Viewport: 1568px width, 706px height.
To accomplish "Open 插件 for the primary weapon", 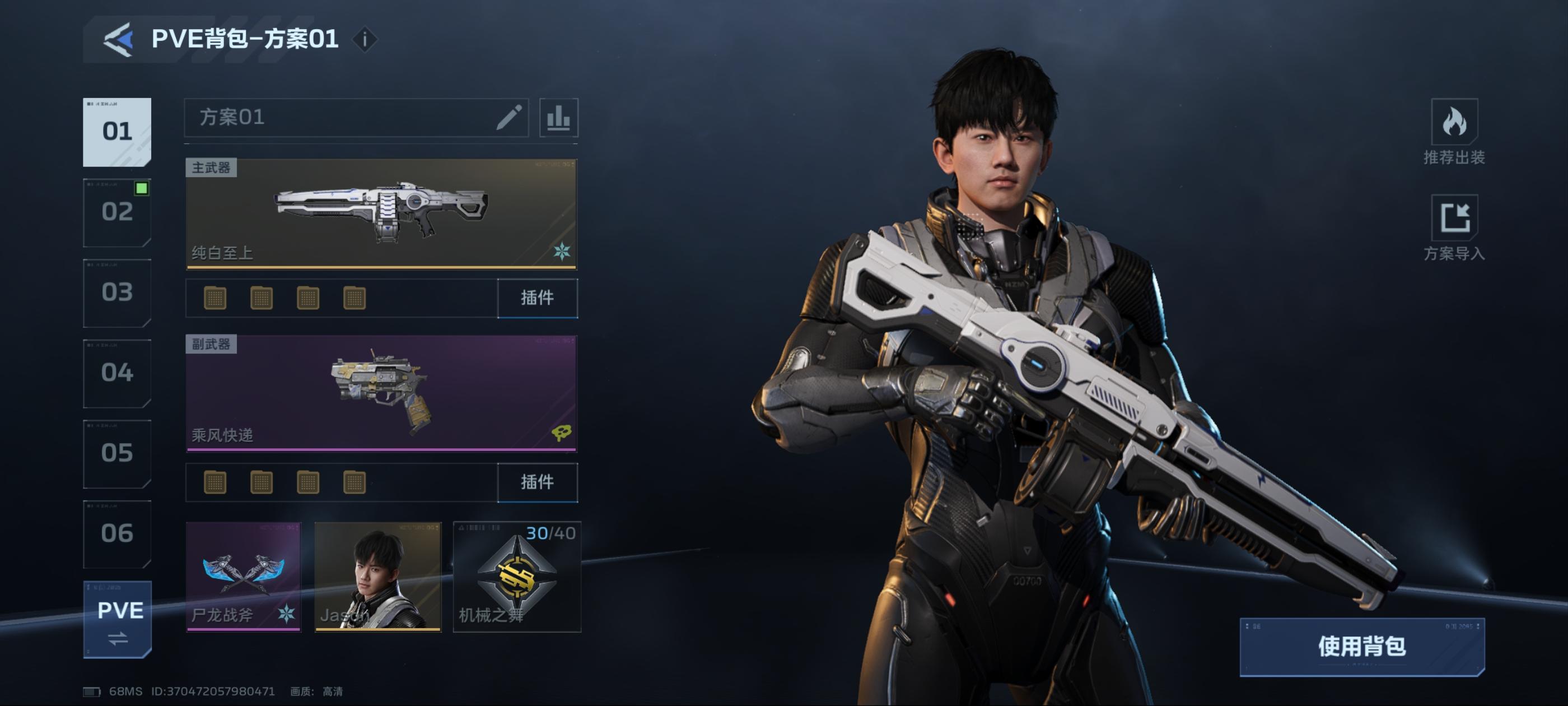I will coord(537,298).
